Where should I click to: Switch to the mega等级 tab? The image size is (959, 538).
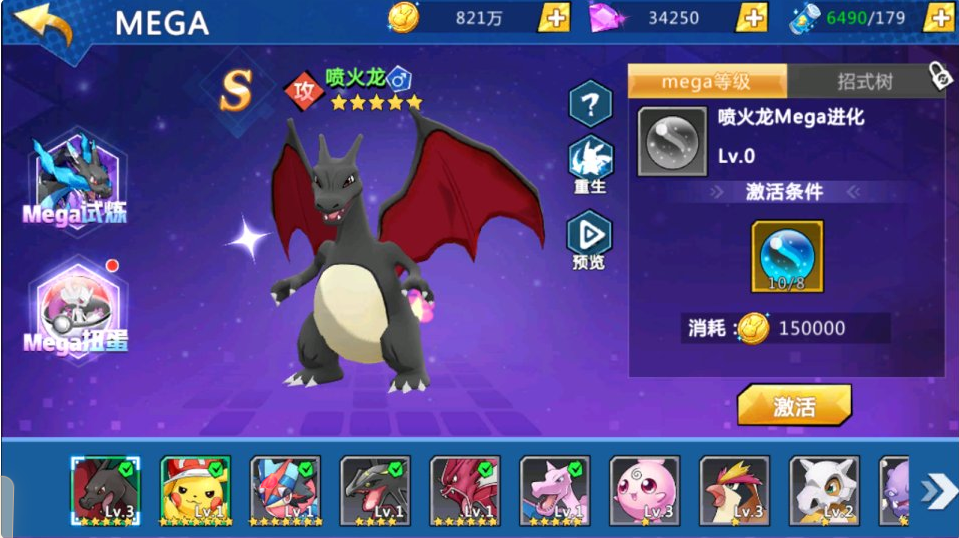click(707, 82)
